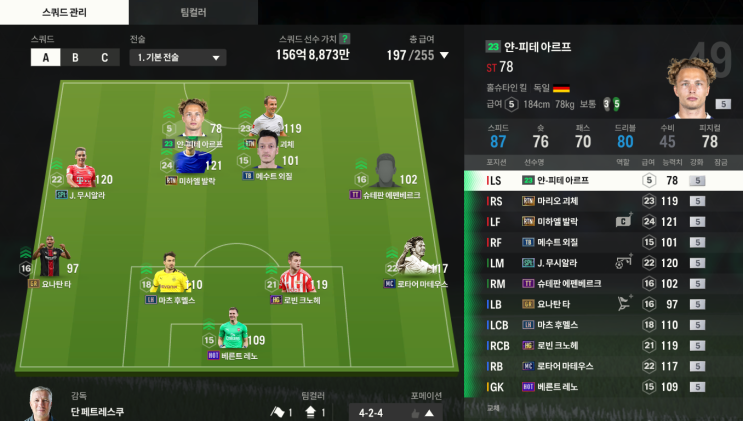Select squad A
This screenshot has height=421, width=743.
(45, 57)
